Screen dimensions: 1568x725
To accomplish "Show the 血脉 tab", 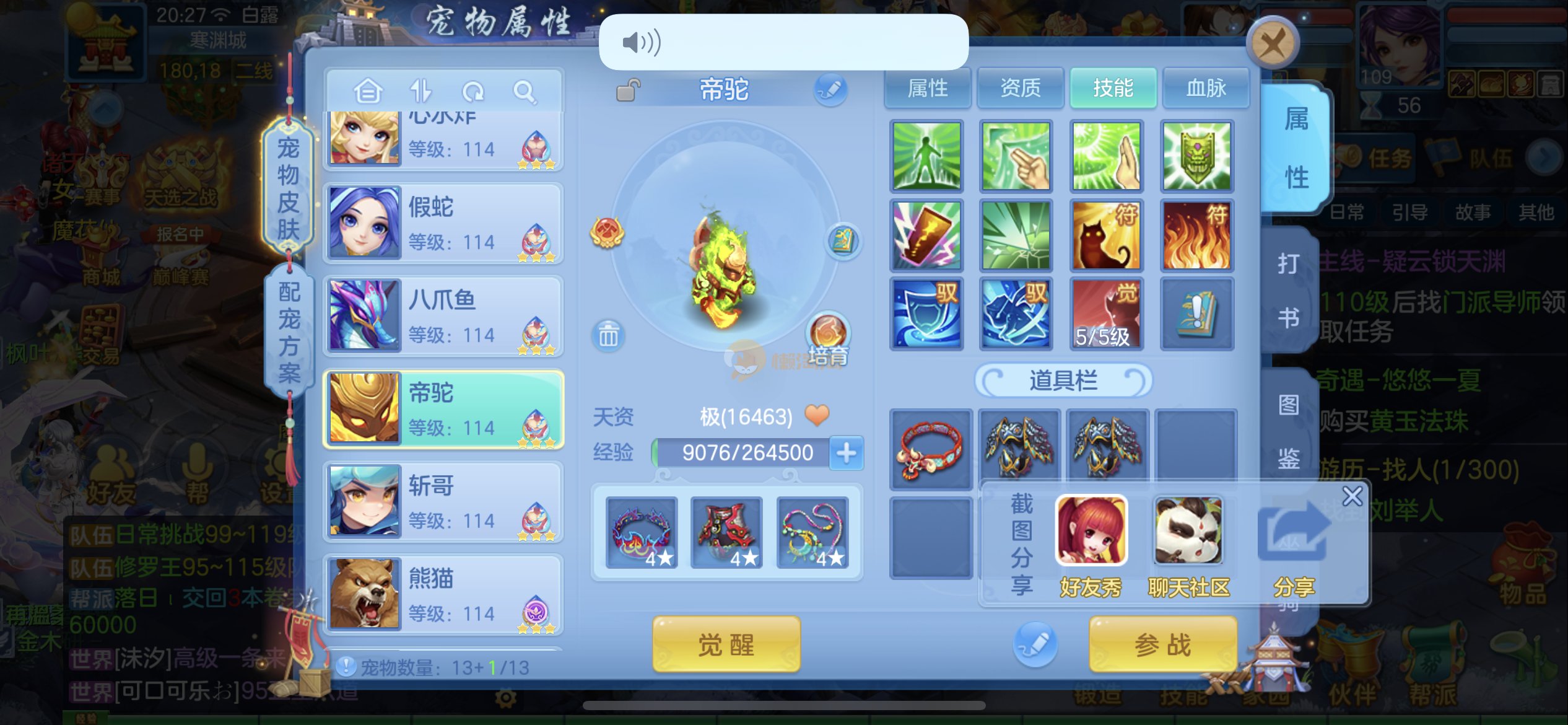I will 1206,89.
